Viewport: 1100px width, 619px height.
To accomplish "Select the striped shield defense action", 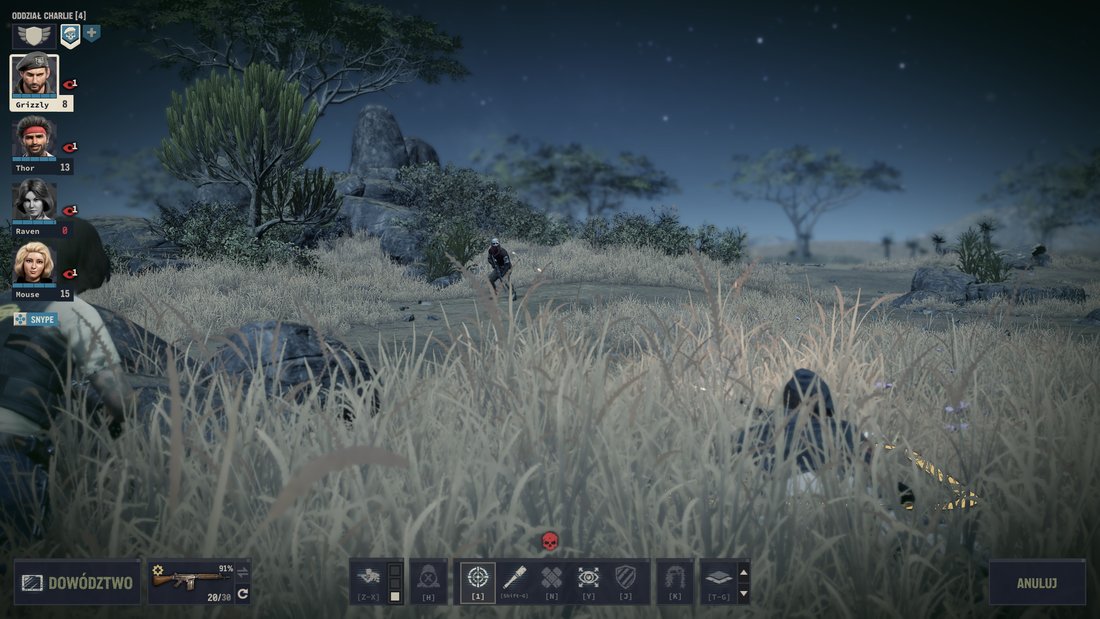I will 625,578.
